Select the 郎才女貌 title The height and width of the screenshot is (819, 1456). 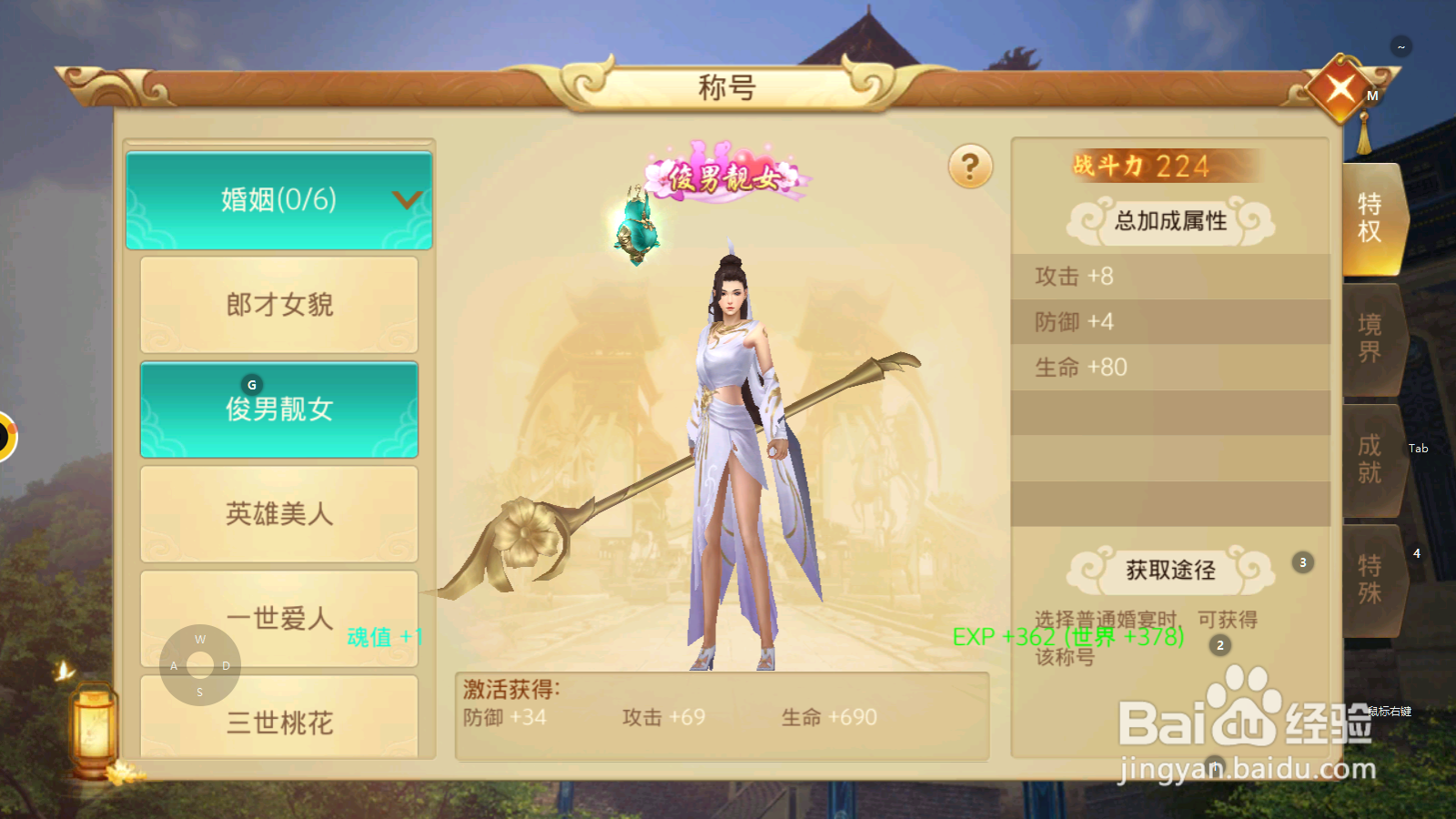tap(278, 306)
